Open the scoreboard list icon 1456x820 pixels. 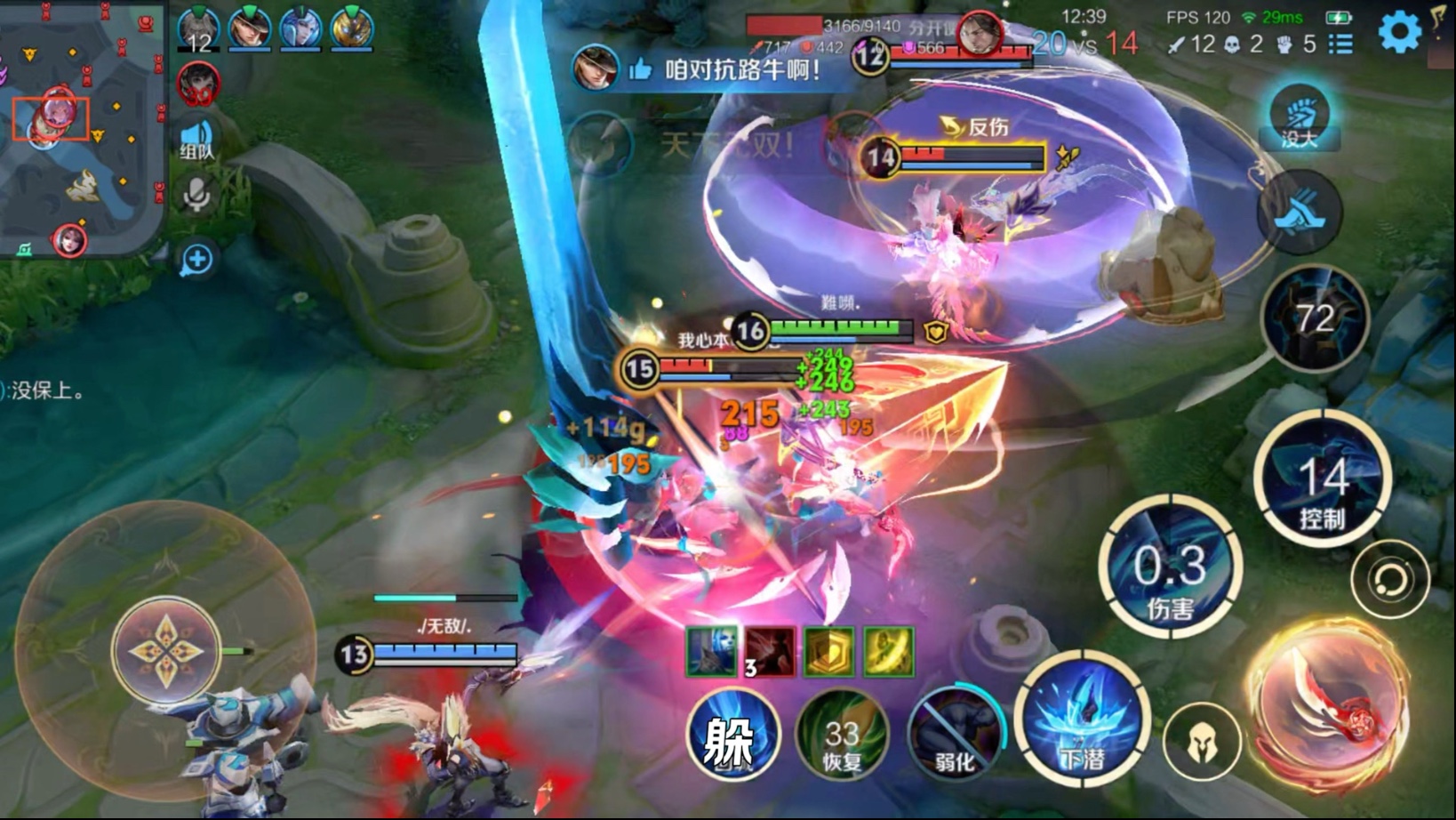[x=1341, y=44]
